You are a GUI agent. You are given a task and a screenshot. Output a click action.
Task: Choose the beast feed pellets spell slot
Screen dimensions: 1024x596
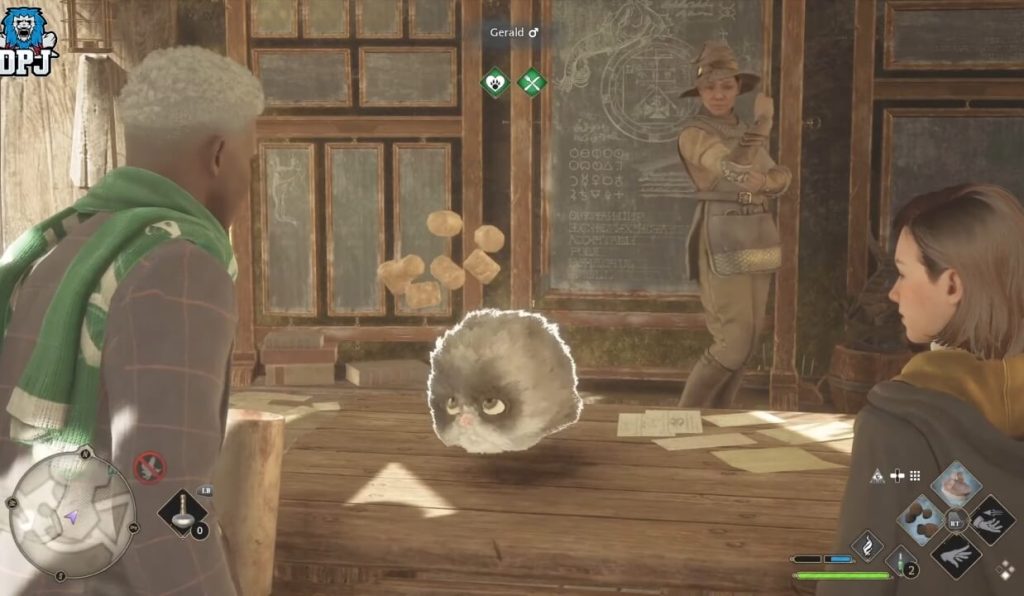(920, 519)
